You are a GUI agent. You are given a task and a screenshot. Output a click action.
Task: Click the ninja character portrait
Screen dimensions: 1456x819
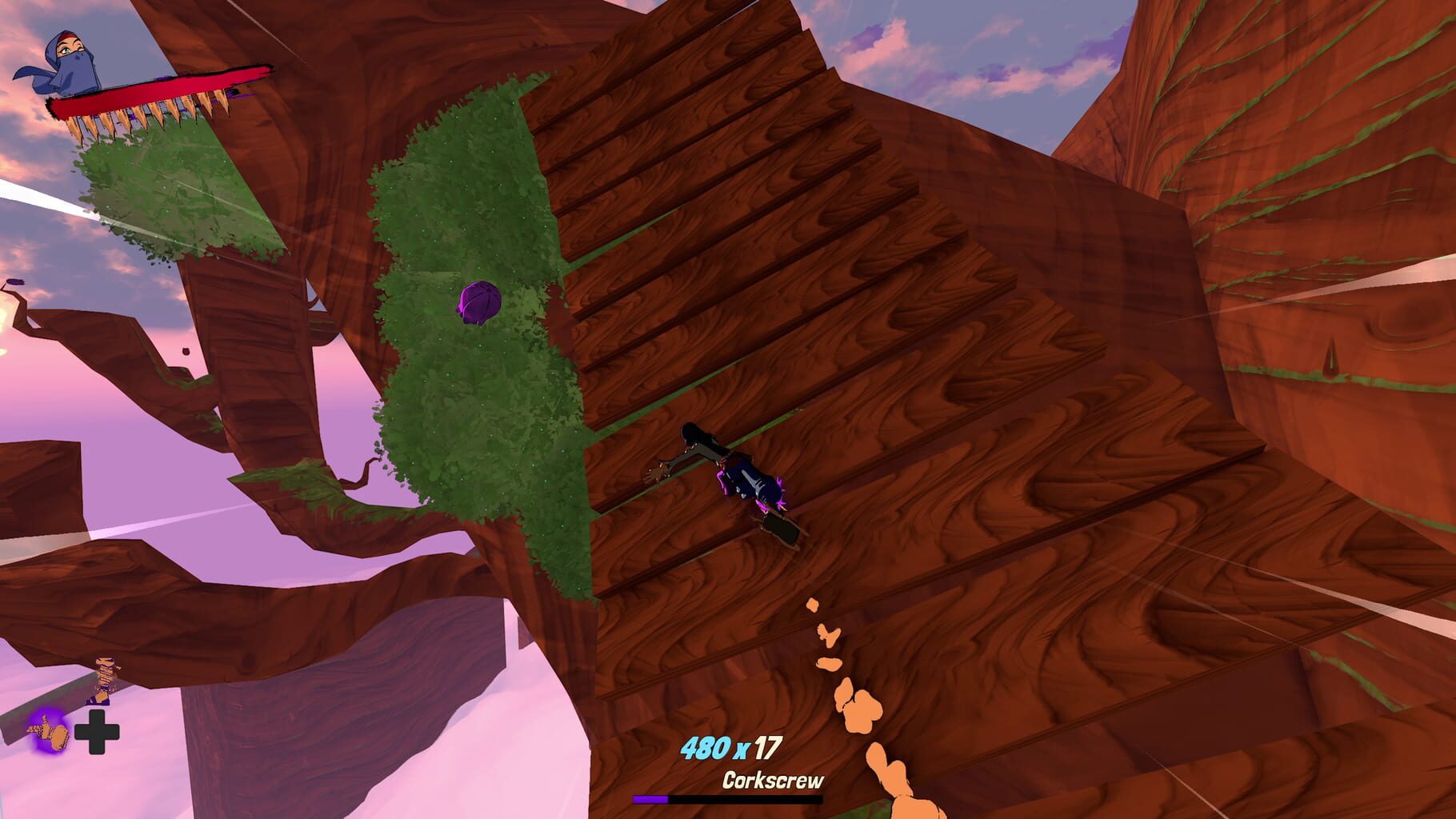click(x=72, y=60)
